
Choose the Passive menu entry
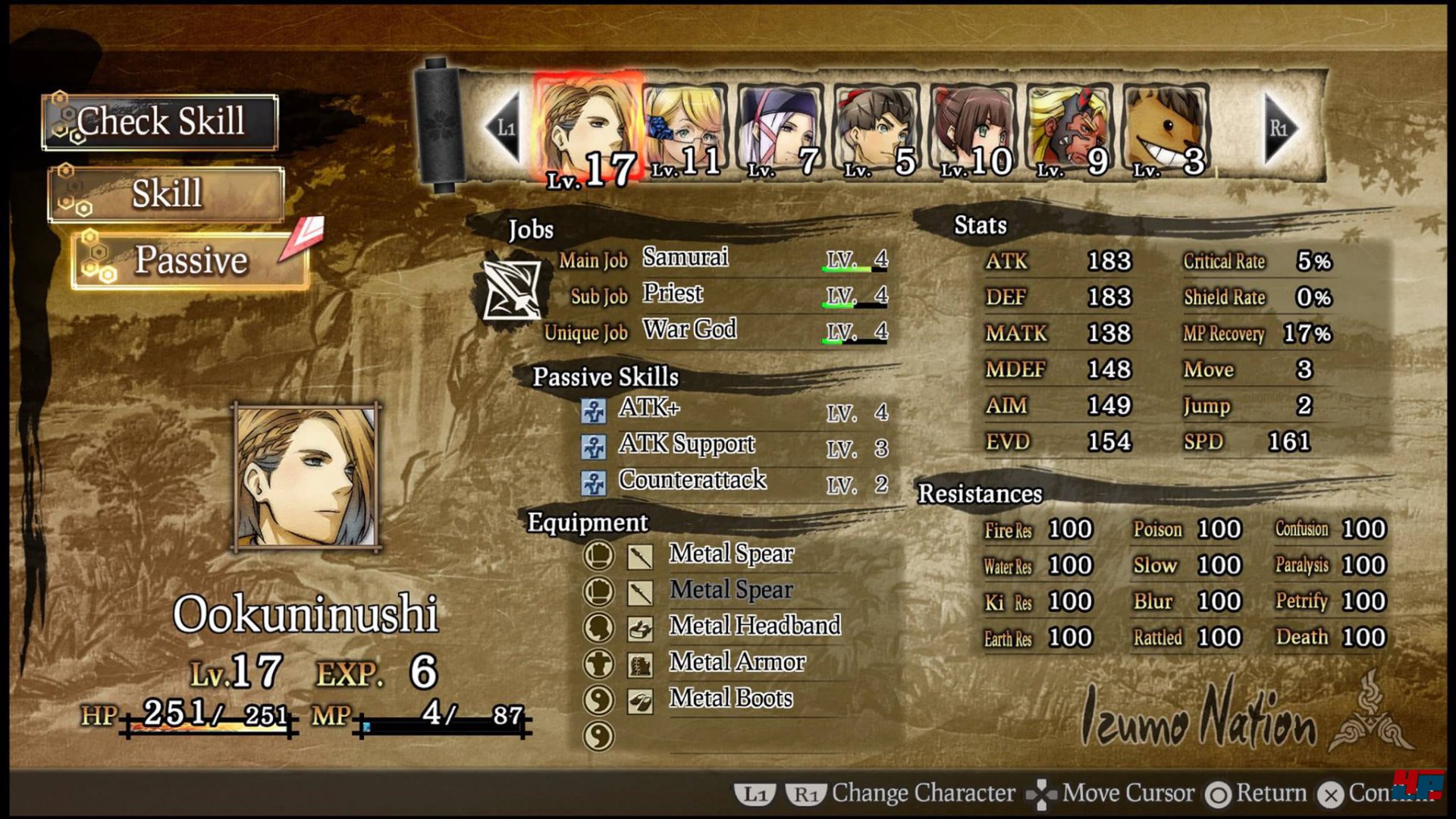tap(190, 261)
